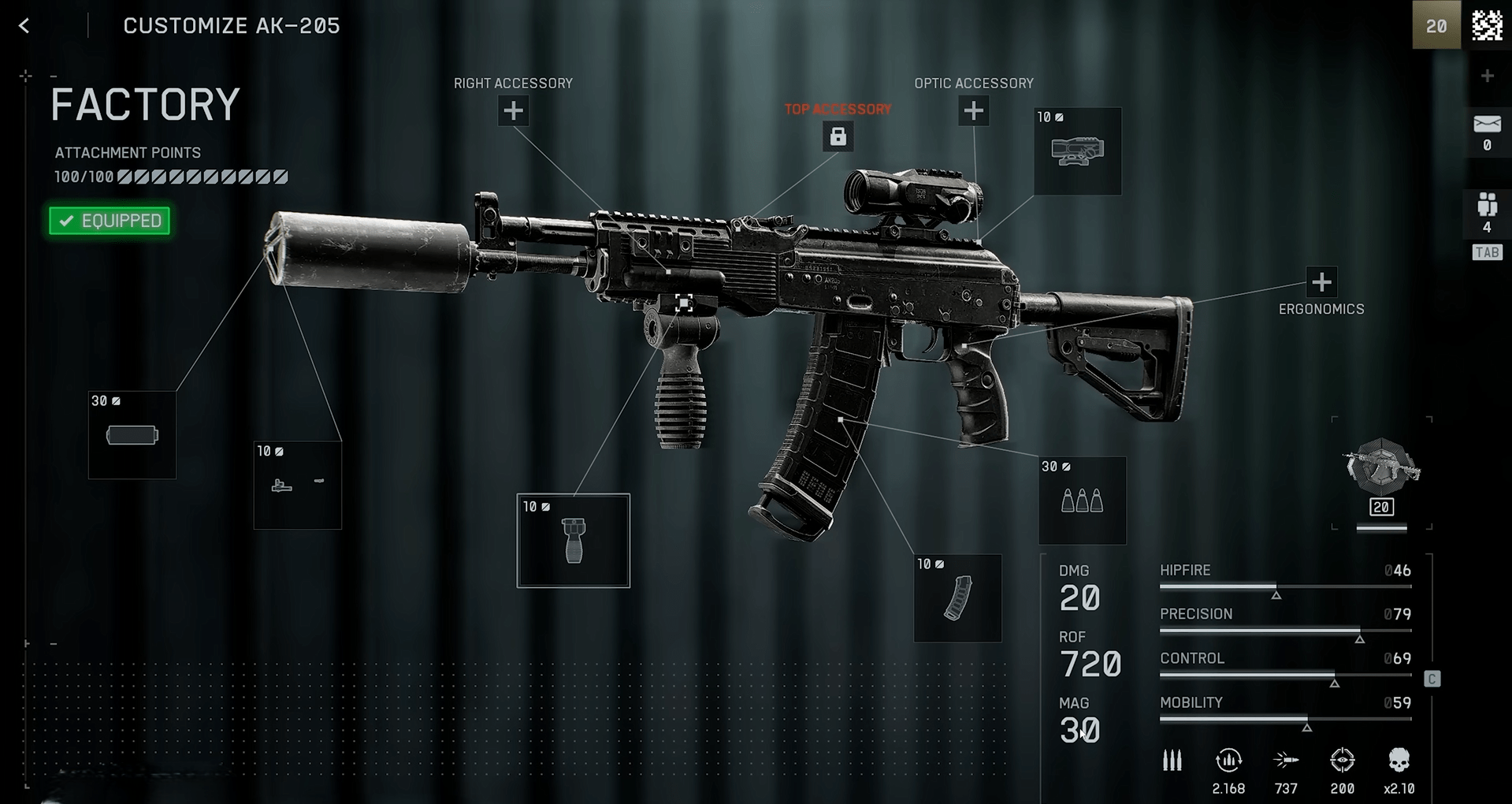Click the QR-style player emblem icon

click(1487, 25)
